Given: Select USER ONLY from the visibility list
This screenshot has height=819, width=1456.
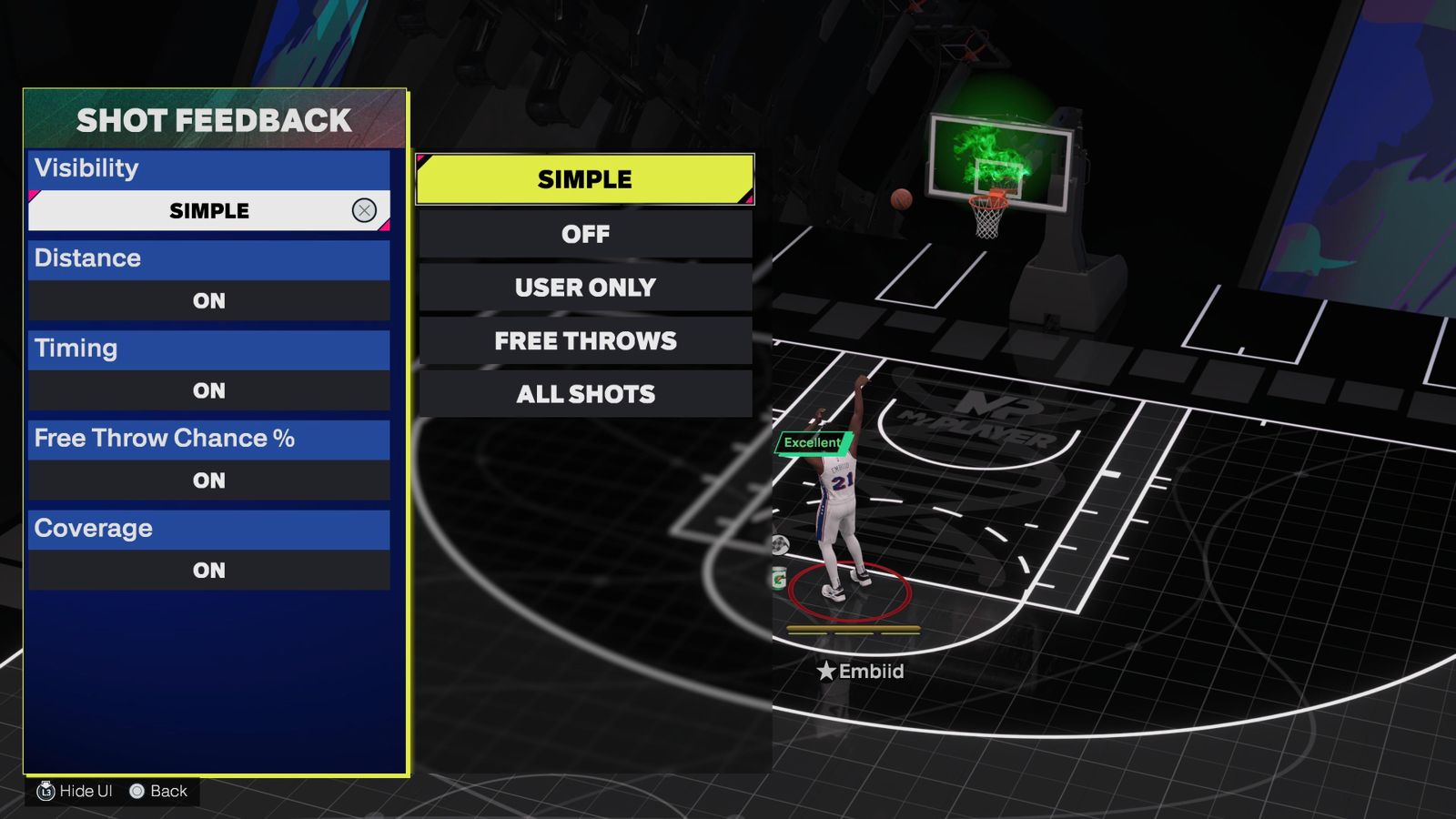Looking at the screenshot, I should (x=584, y=288).
